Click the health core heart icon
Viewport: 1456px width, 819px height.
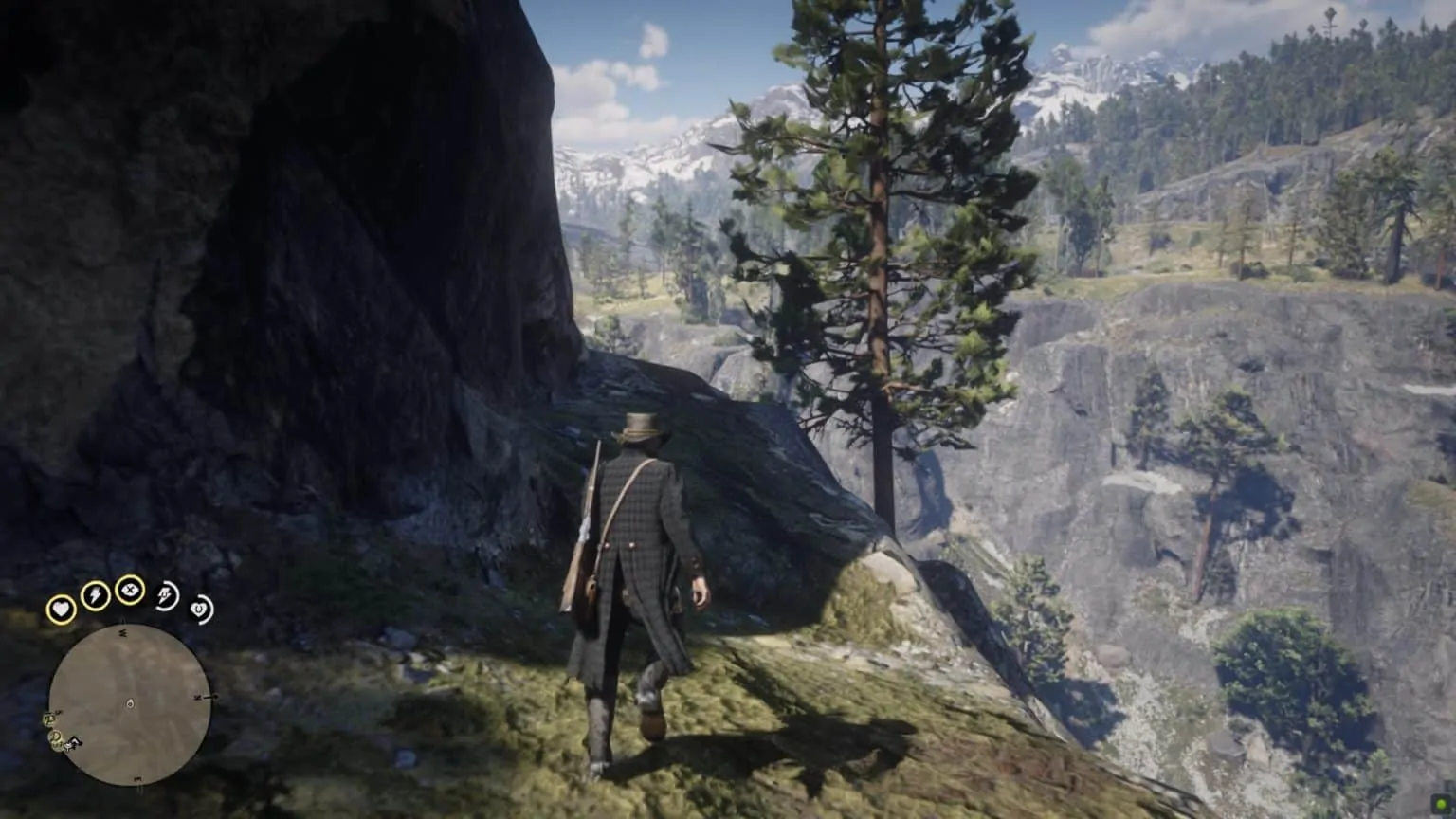click(x=62, y=608)
